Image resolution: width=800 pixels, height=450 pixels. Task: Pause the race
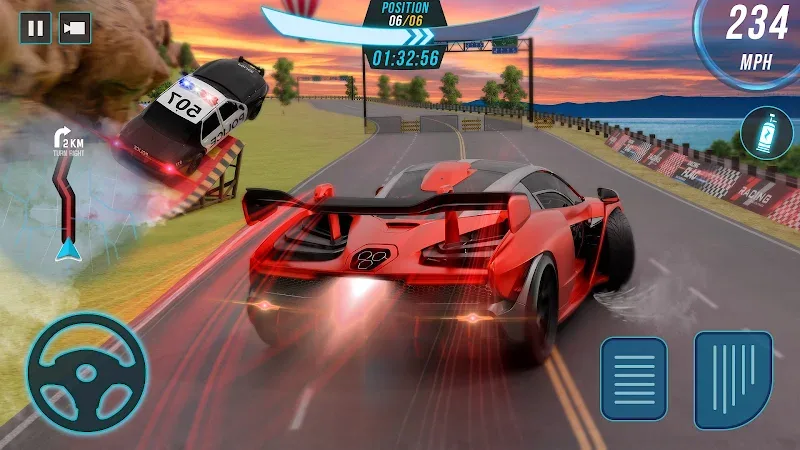pyautogui.click(x=36, y=27)
